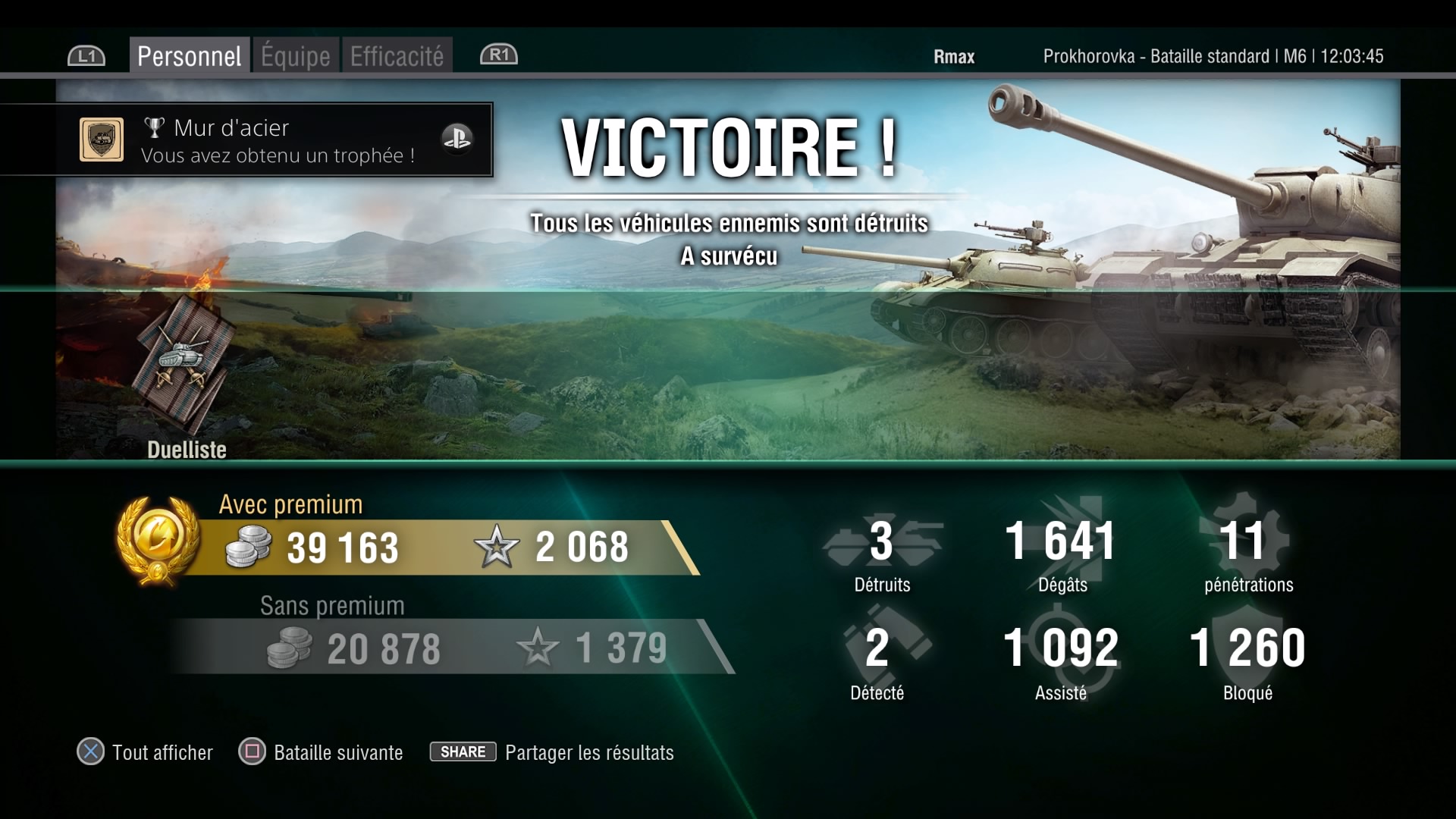Select the Duelliste medal
This screenshot has width=1456, height=819.
coord(184,362)
